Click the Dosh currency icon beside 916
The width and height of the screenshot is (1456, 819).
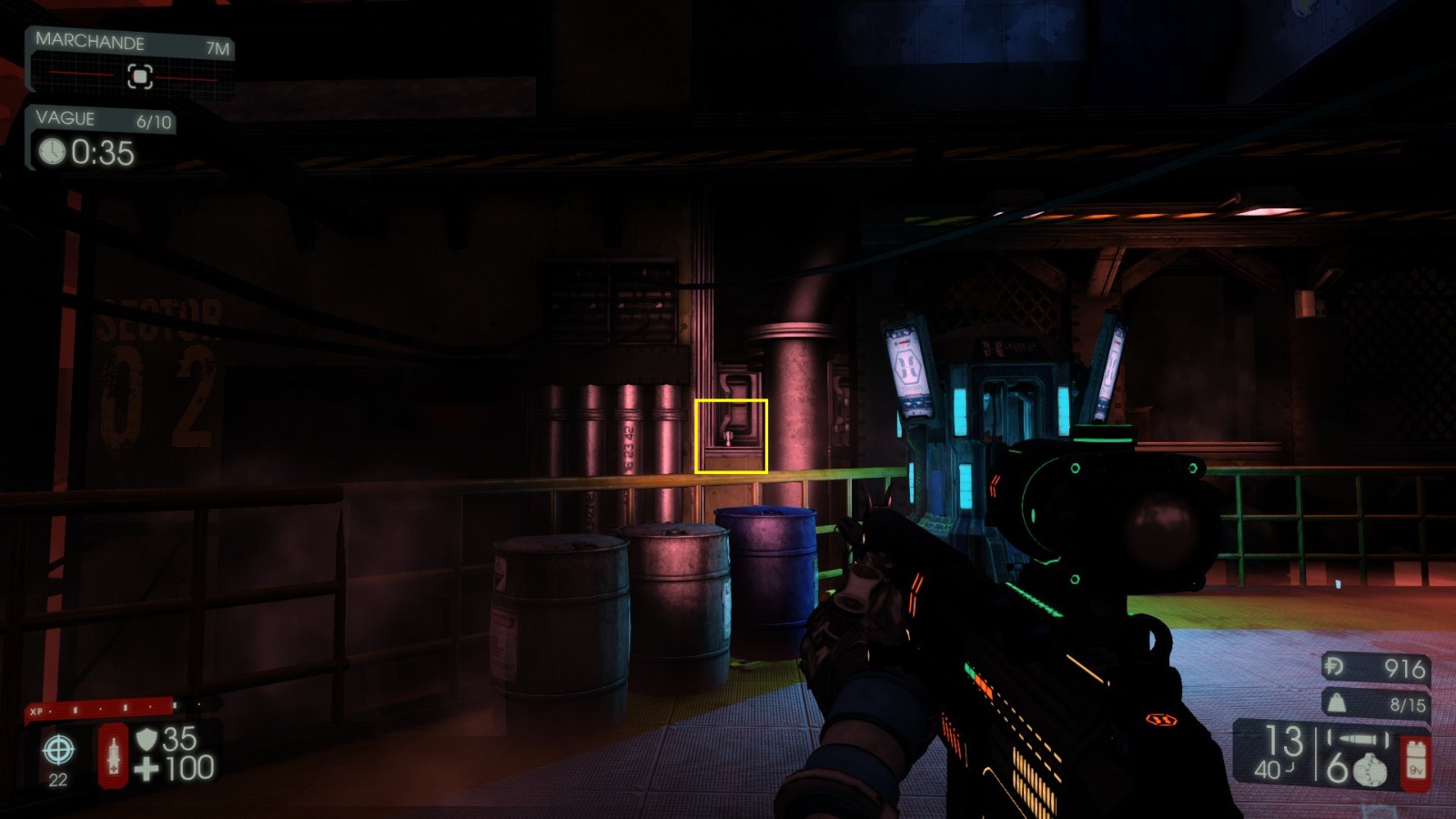point(1334,667)
